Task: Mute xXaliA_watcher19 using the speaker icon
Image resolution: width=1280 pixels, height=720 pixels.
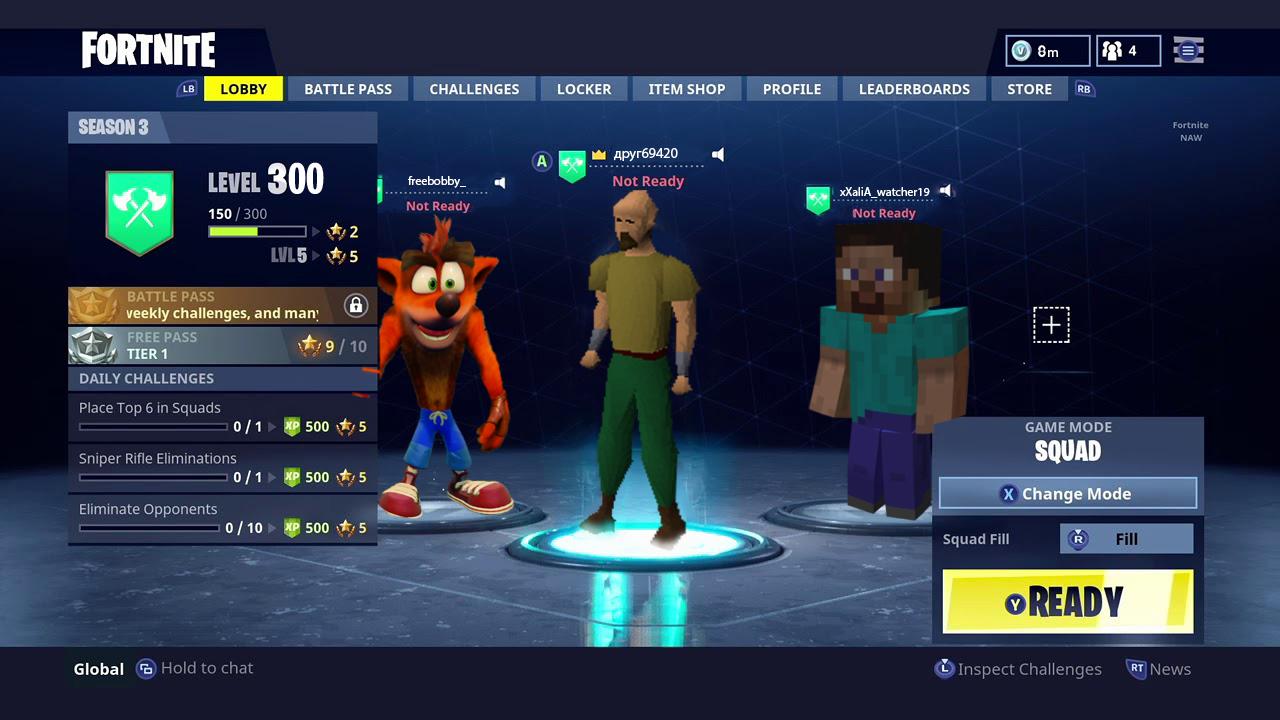Action: pos(947,191)
